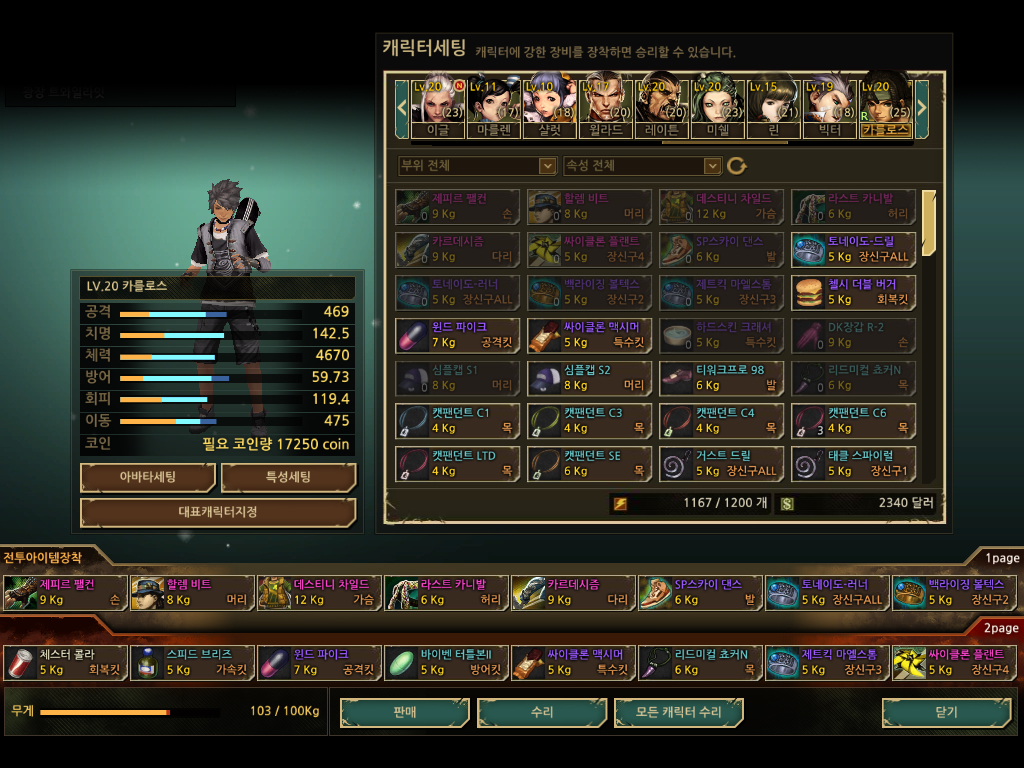Click the inventory list scrollbar
The image size is (1024, 768).
[x=929, y=224]
